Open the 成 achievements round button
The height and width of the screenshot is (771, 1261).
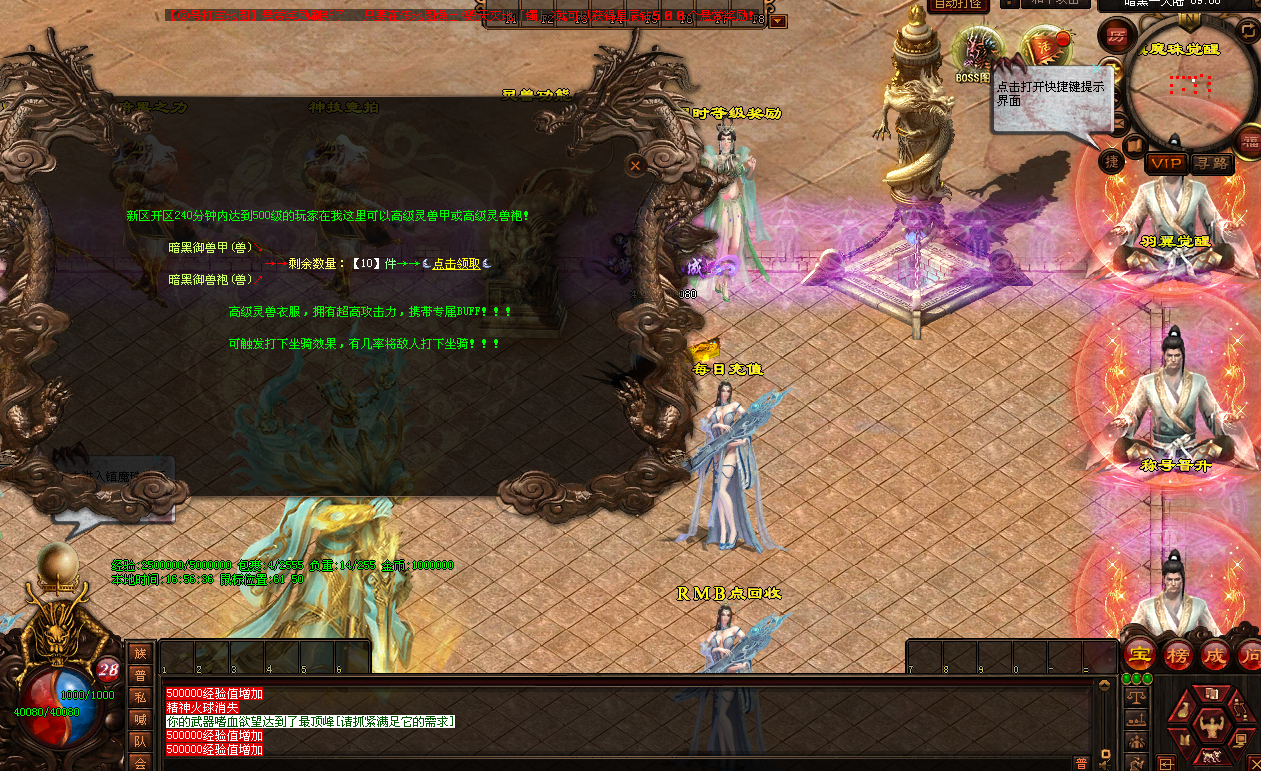[1215, 656]
